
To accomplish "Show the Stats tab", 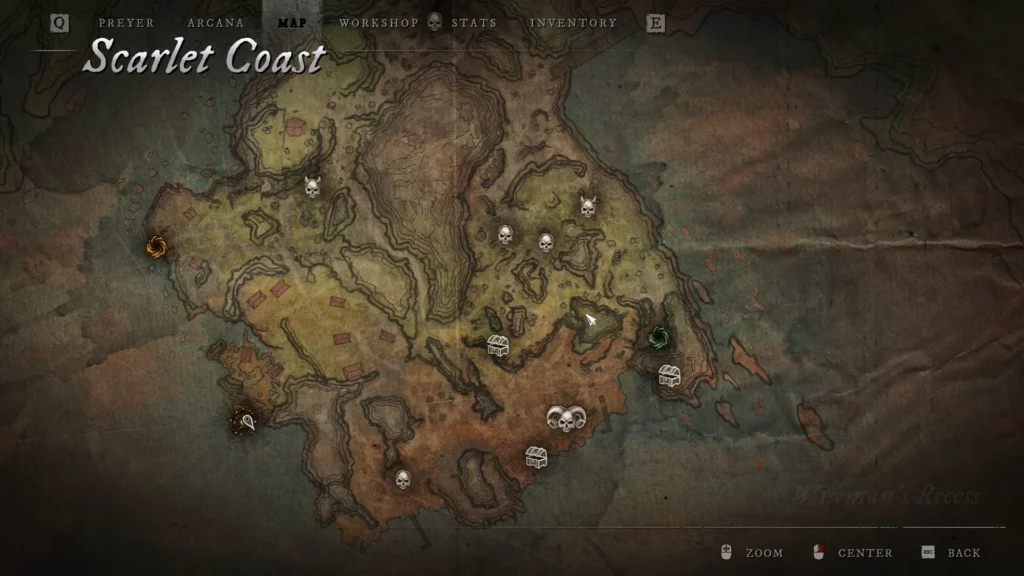I will tap(473, 23).
